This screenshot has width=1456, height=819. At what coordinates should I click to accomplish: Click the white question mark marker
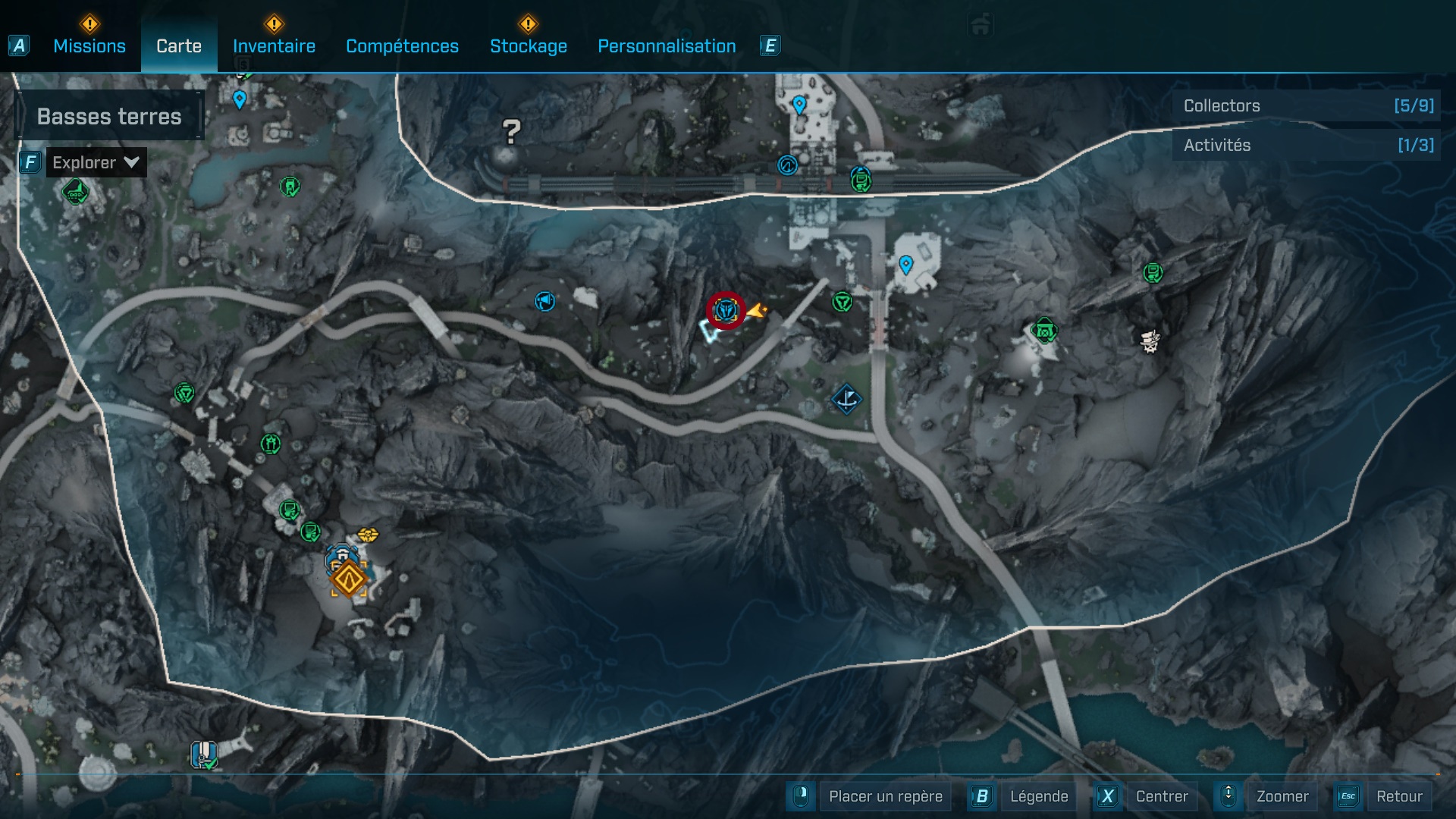(x=512, y=133)
